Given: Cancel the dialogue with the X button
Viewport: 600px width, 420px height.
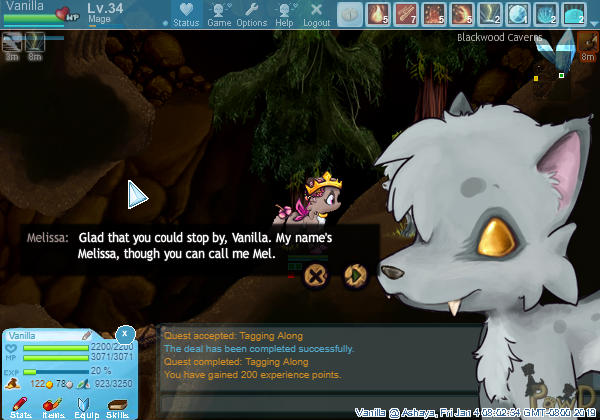Looking at the screenshot, I should point(316,275).
